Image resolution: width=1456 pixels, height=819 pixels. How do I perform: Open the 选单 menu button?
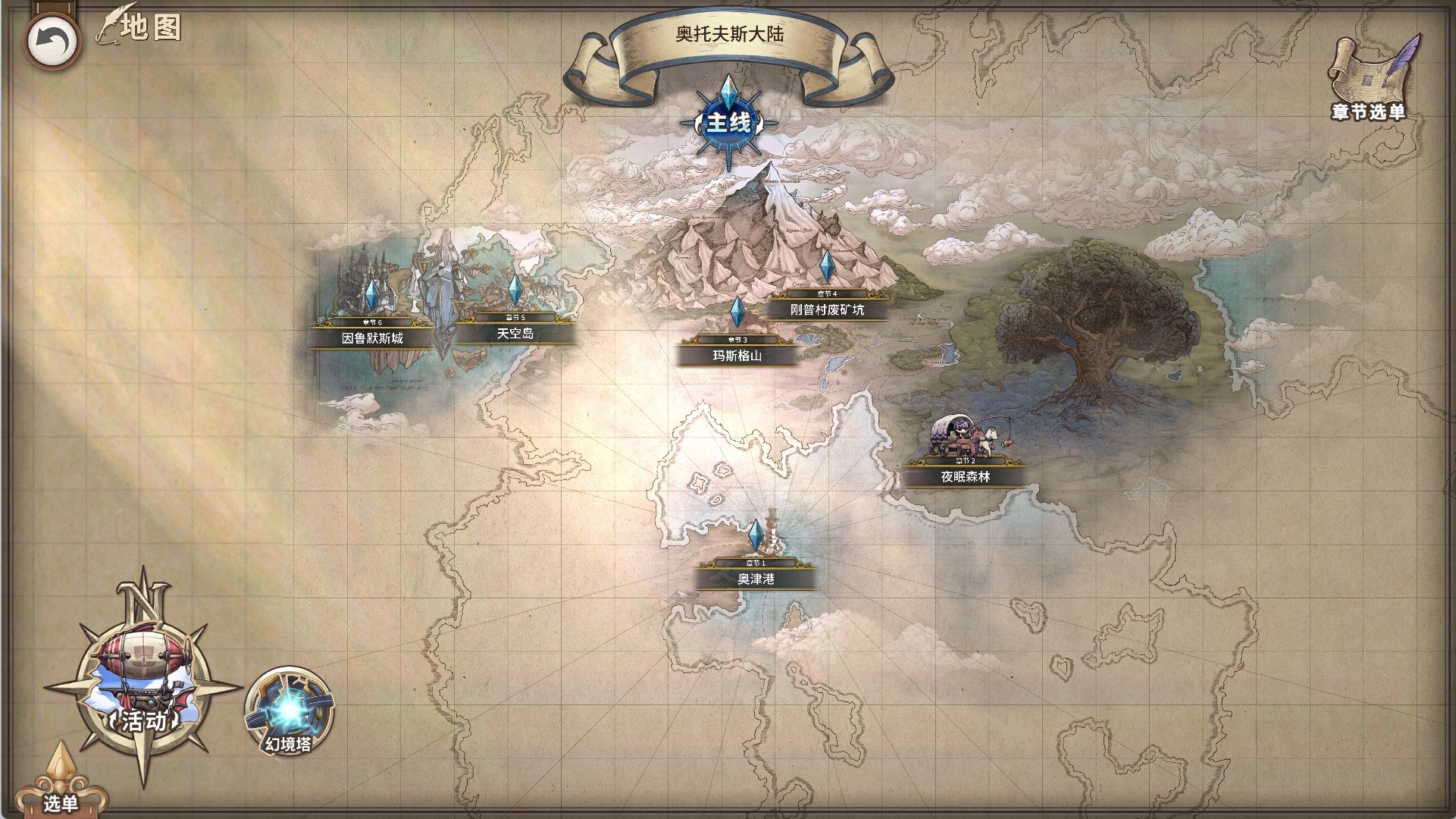(61, 792)
